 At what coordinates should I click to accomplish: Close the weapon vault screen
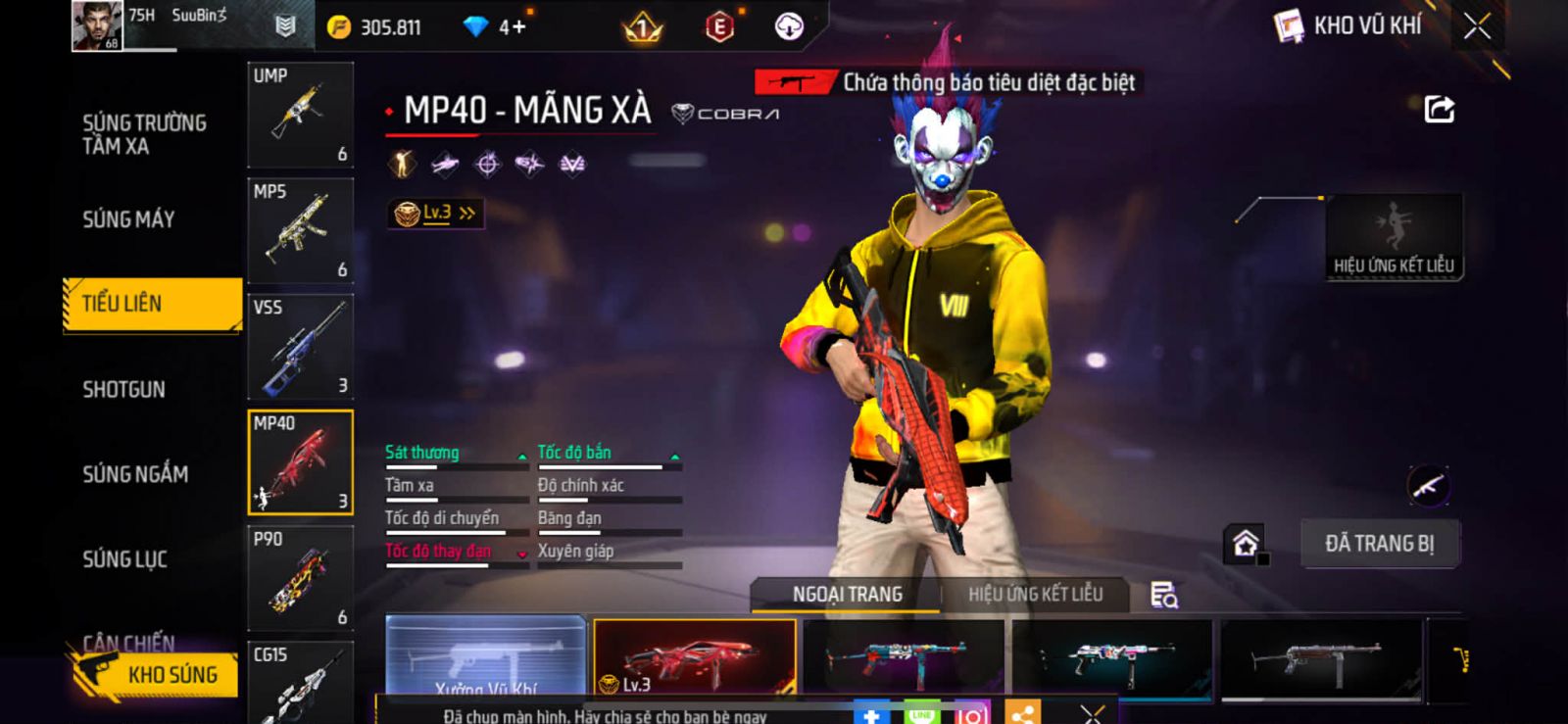point(1477,26)
